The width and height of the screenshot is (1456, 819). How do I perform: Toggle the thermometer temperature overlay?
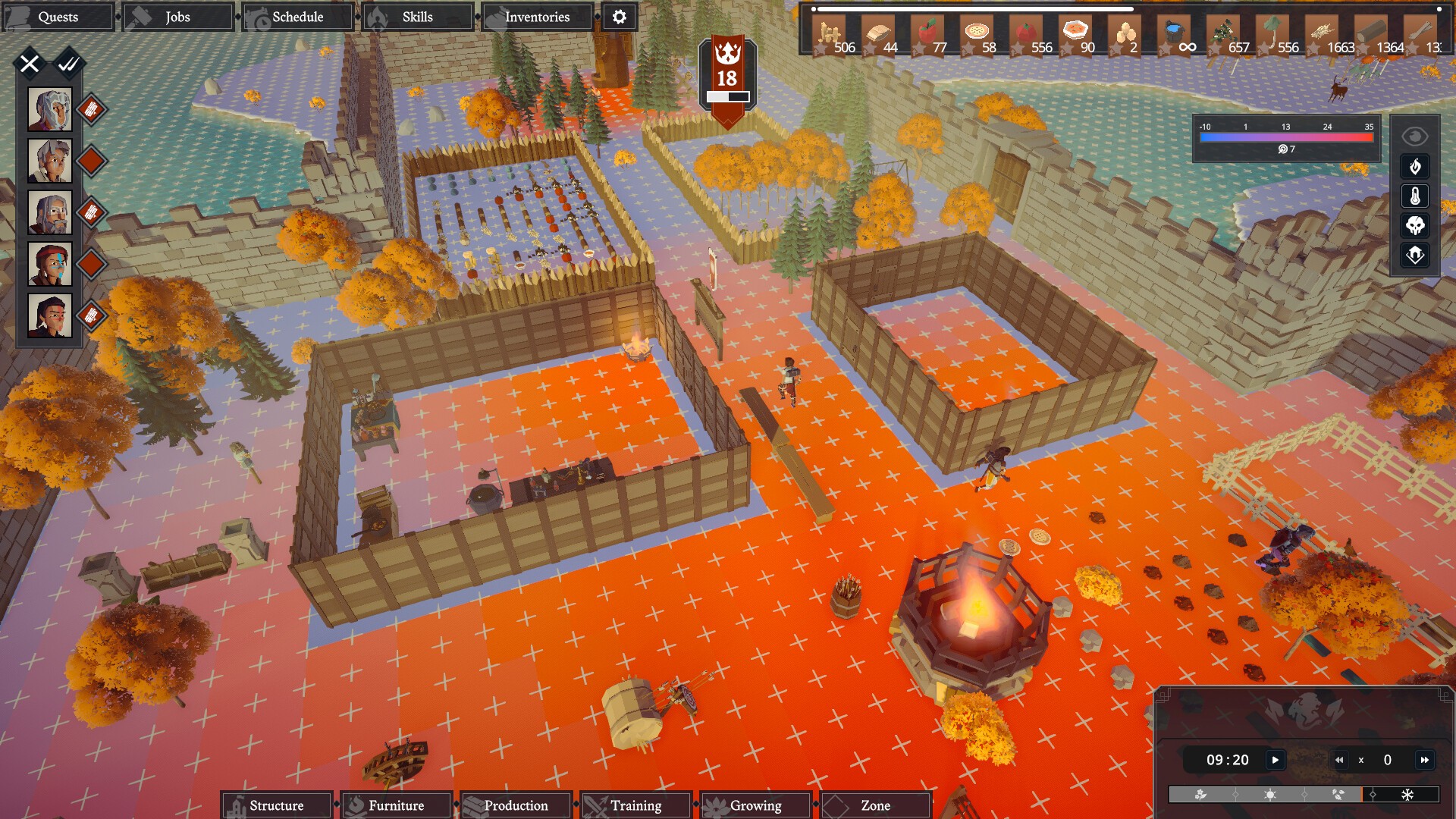(1415, 196)
